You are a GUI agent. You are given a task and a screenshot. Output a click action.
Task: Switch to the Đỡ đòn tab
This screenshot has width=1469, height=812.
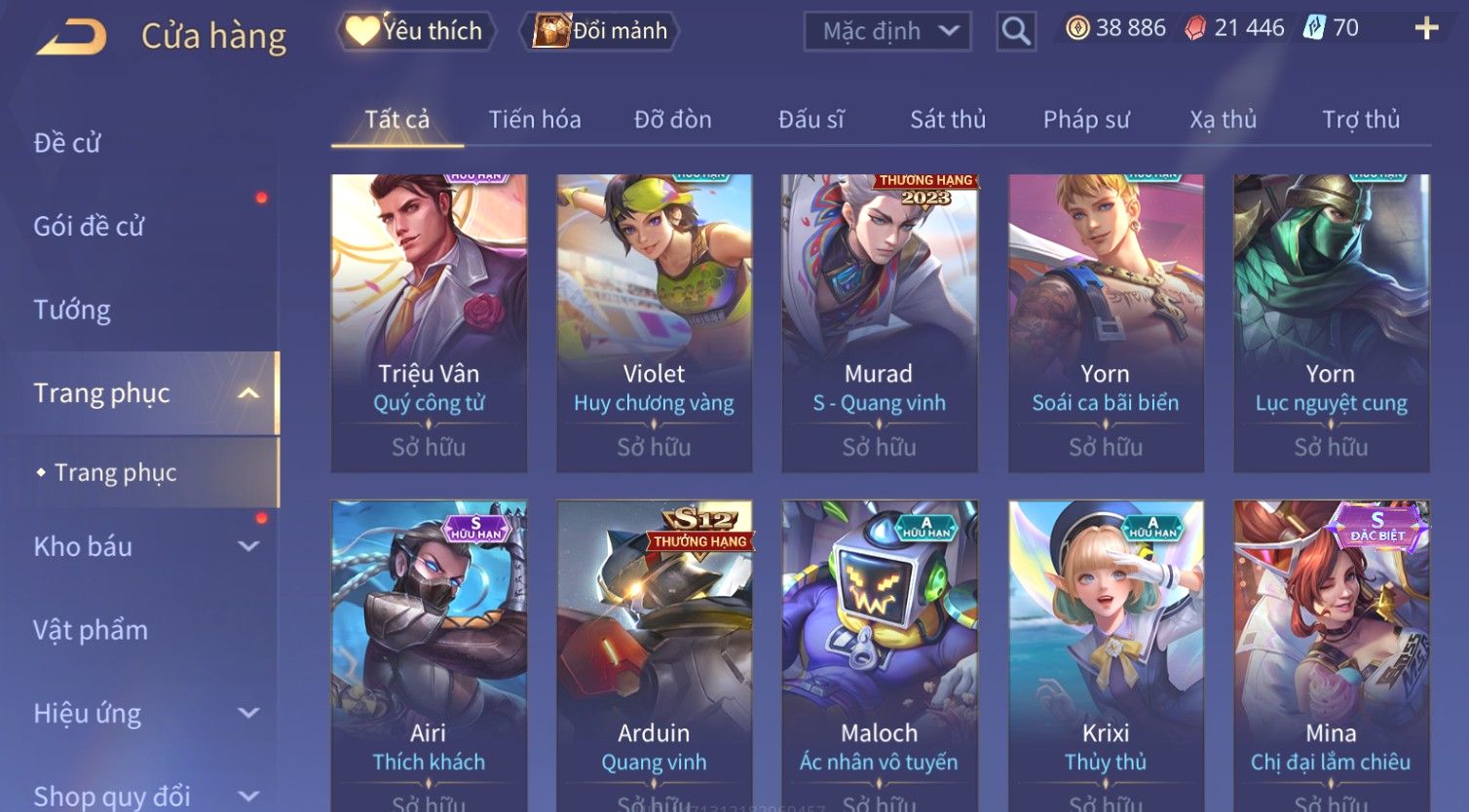tap(672, 120)
